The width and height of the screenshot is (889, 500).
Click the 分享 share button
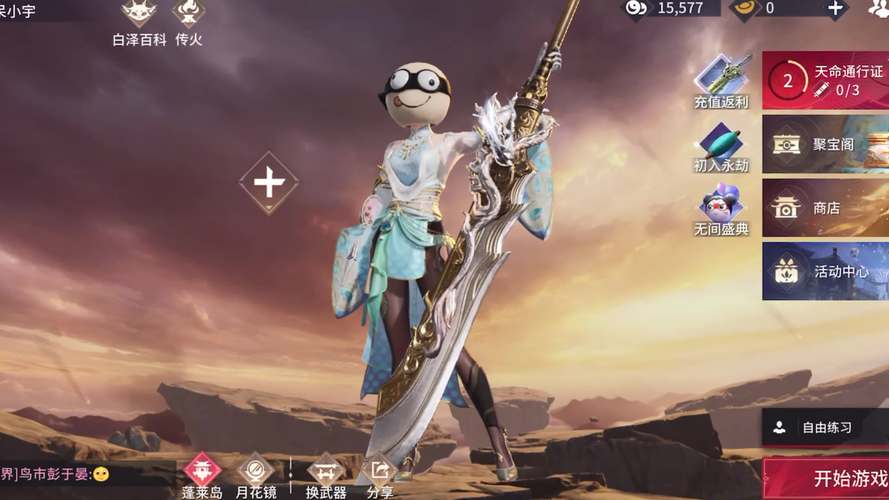[x=380, y=474]
